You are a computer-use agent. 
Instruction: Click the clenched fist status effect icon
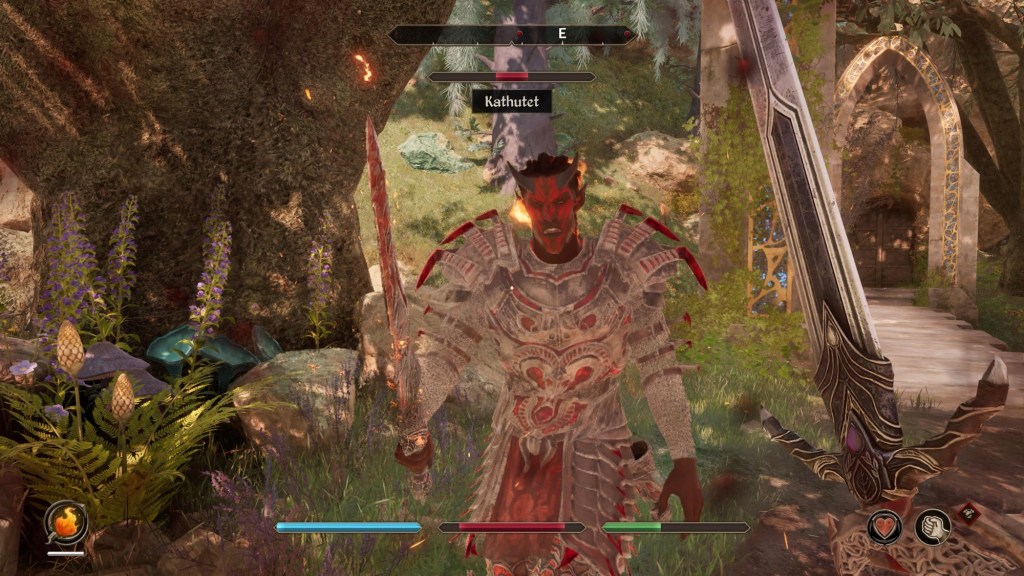point(933,527)
